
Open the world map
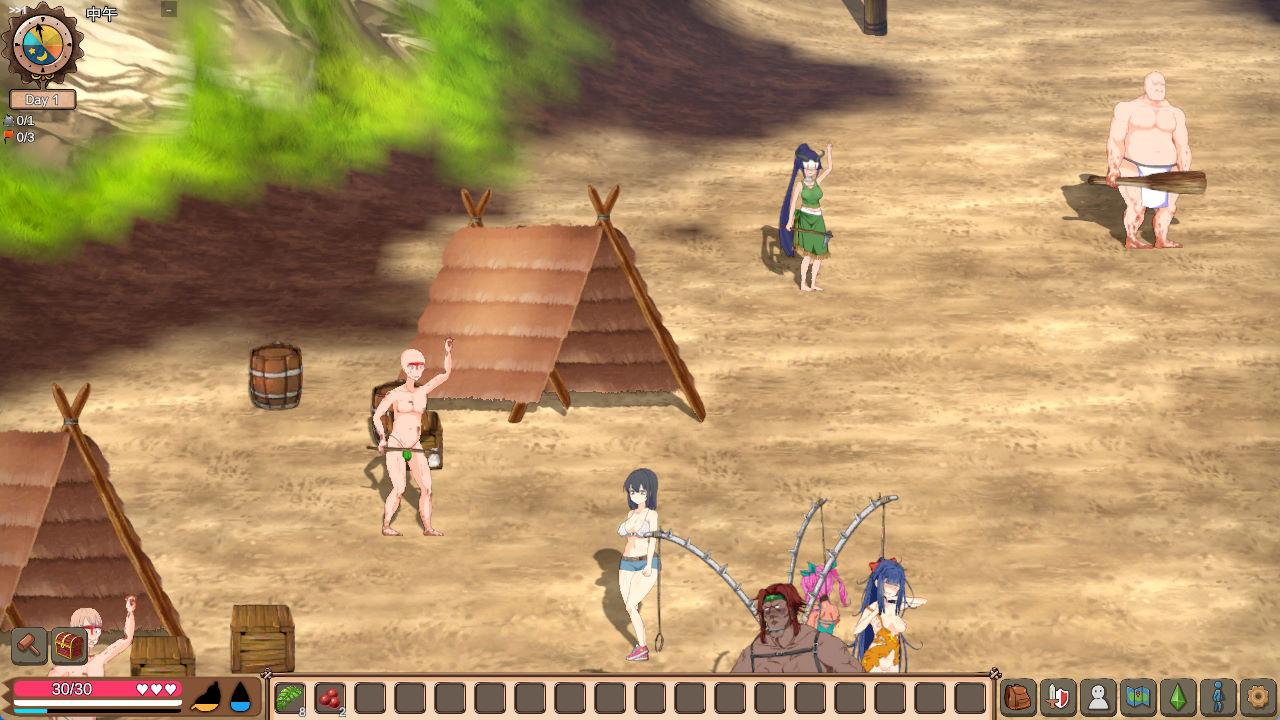click(1138, 697)
